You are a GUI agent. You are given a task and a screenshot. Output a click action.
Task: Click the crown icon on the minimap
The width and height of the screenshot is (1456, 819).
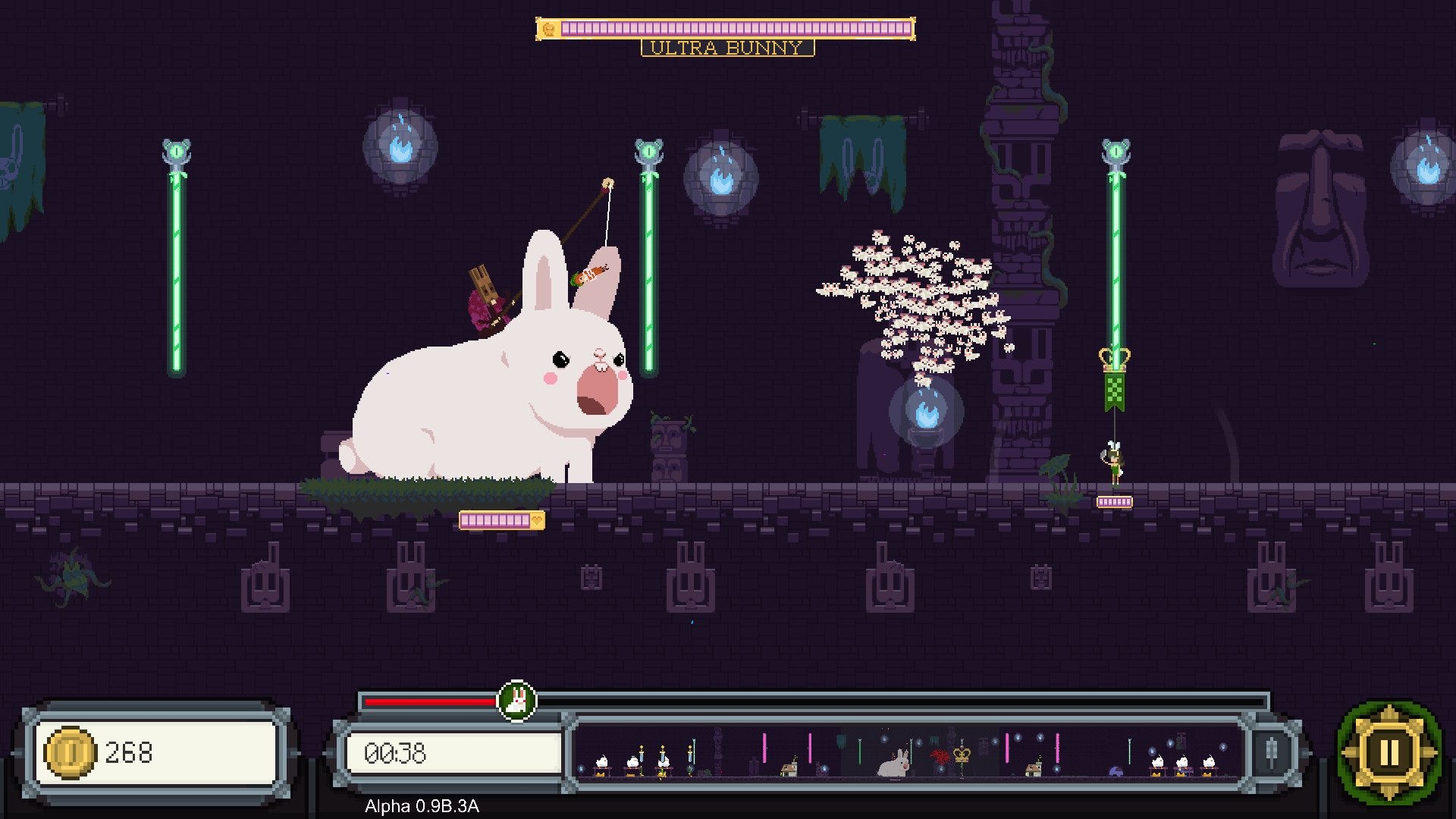coord(962,754)
